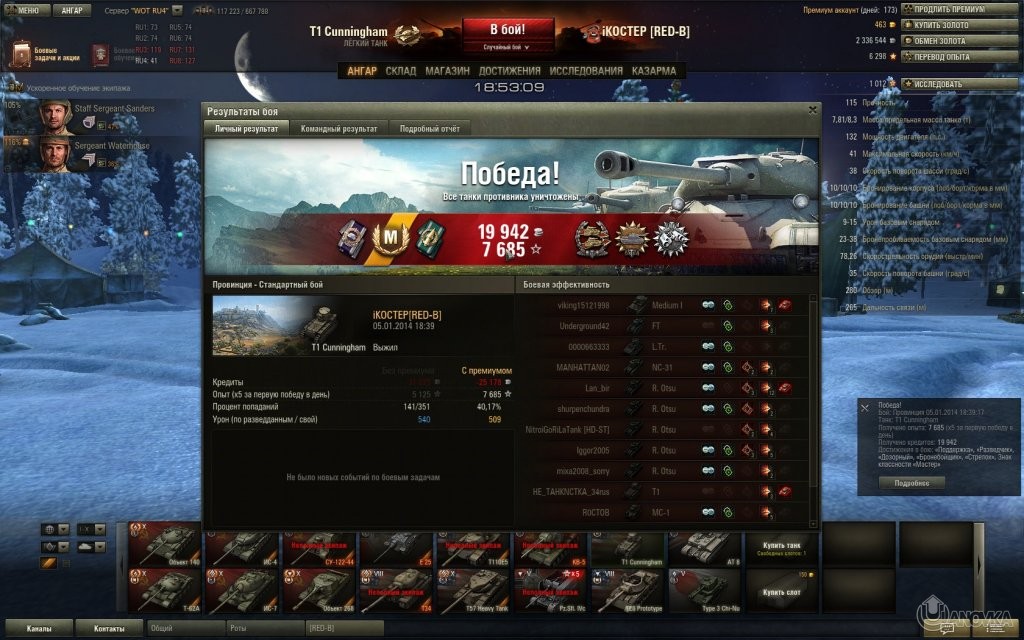The width and height of the screenshot is (1024, 640).
Task: Click the ПЕРЕВОД ОПЫТА button
Action: 956,56
